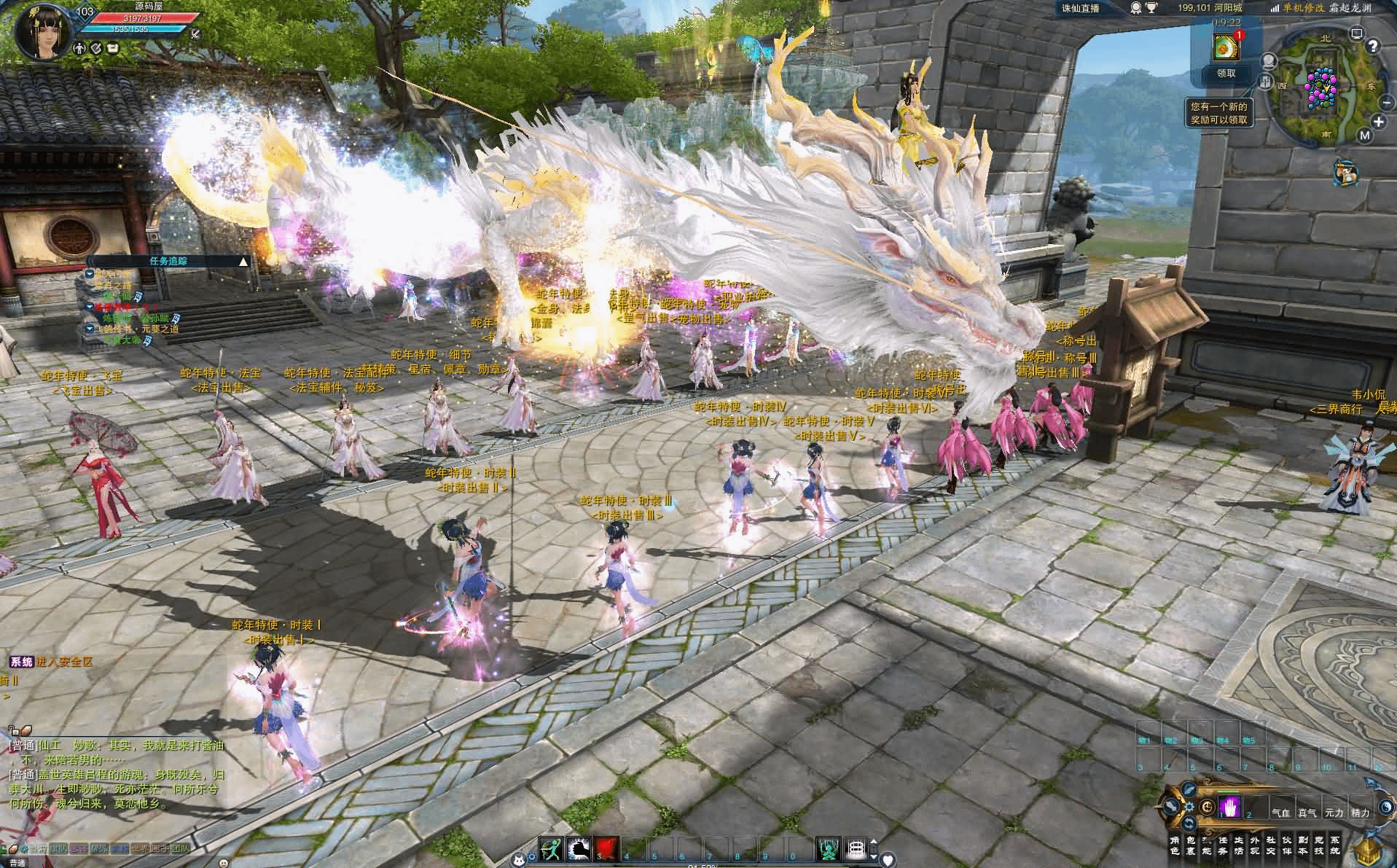Open the help question mark icon
This screenshot has width=1397, height=868.
click(1372, 47)
